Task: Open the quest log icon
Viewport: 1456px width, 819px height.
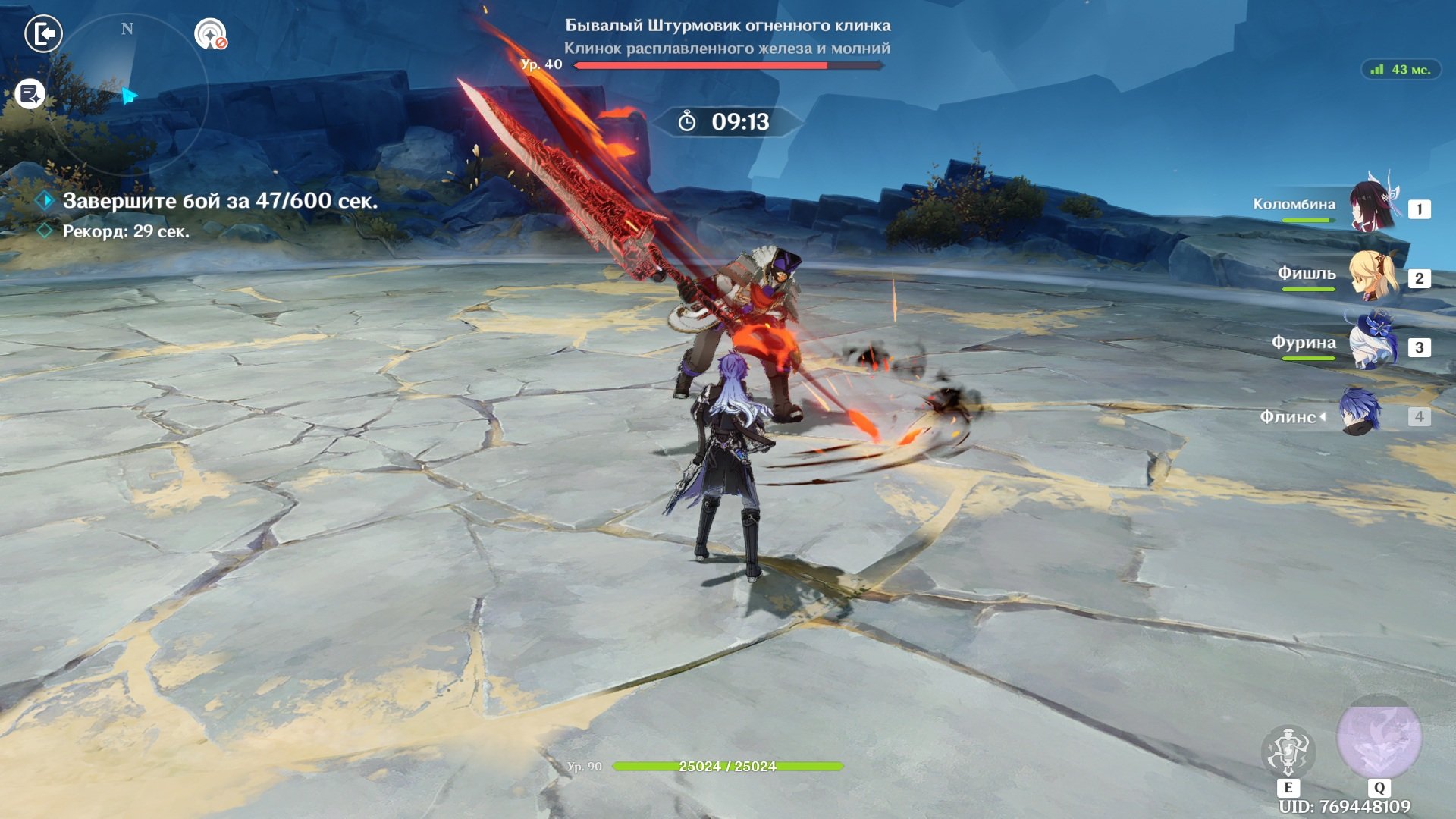Action: click(x=30, y=95)
